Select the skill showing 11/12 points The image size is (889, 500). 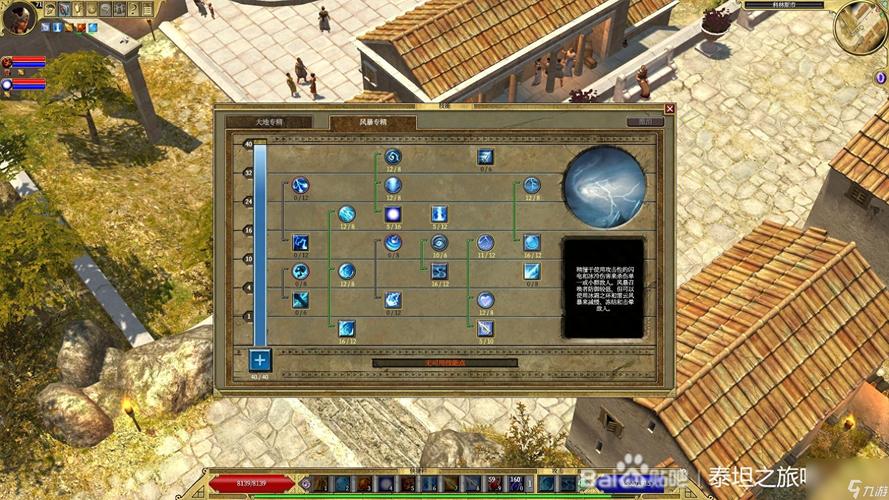pyautogui.click(x=485, y=242)
